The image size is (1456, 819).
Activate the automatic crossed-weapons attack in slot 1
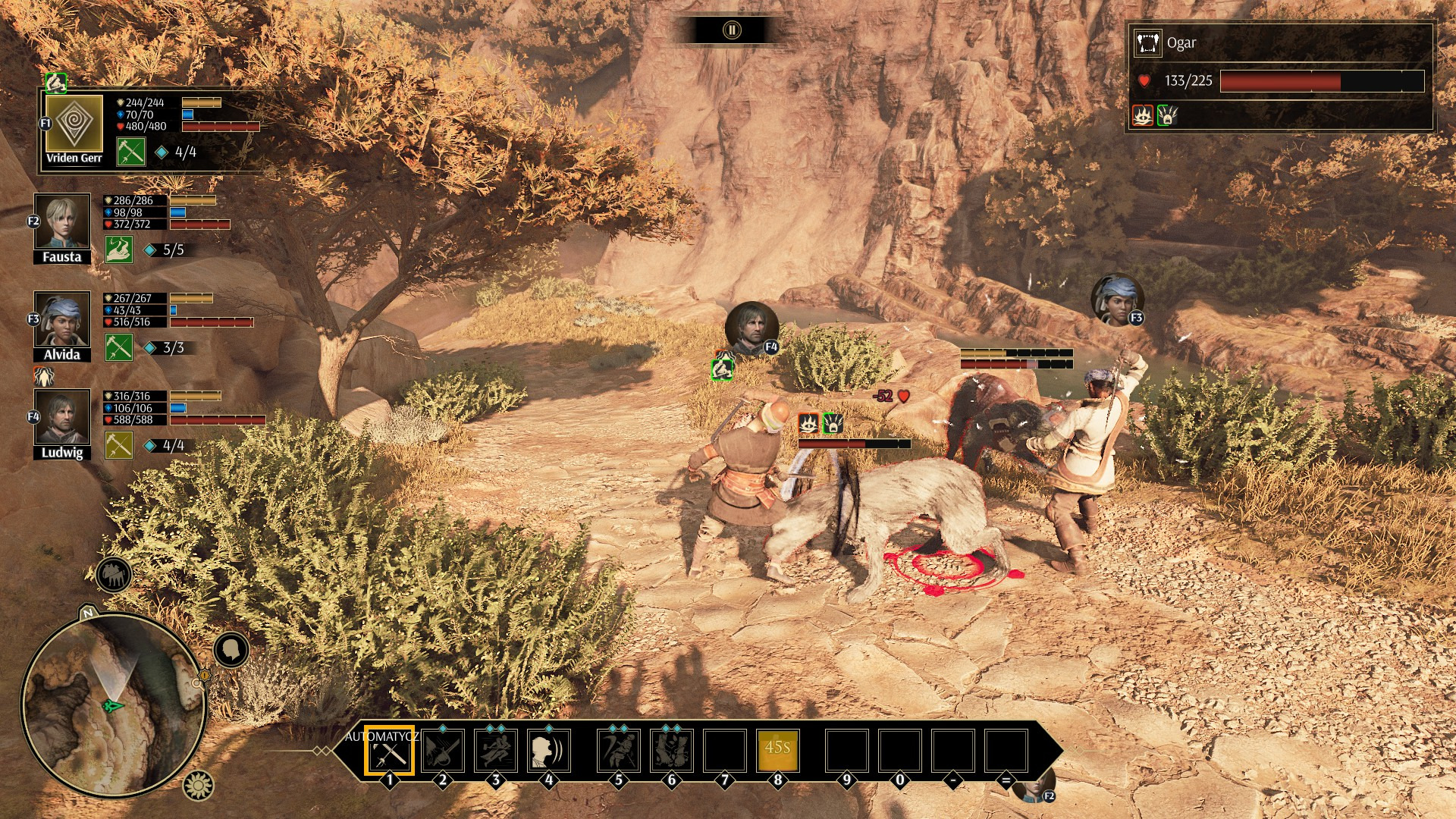click(x=389, y=751)
